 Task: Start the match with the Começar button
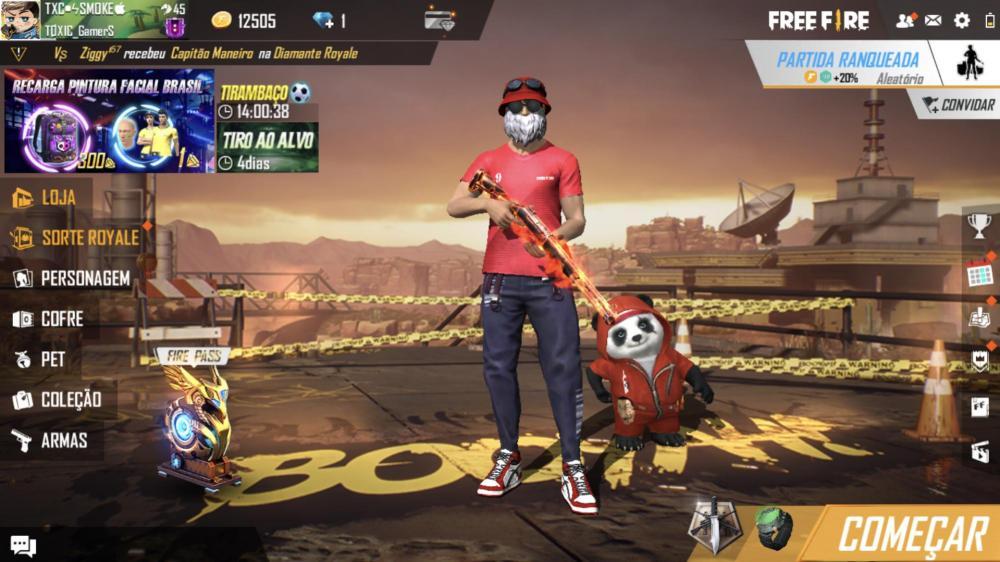click(x=912, y=536)
